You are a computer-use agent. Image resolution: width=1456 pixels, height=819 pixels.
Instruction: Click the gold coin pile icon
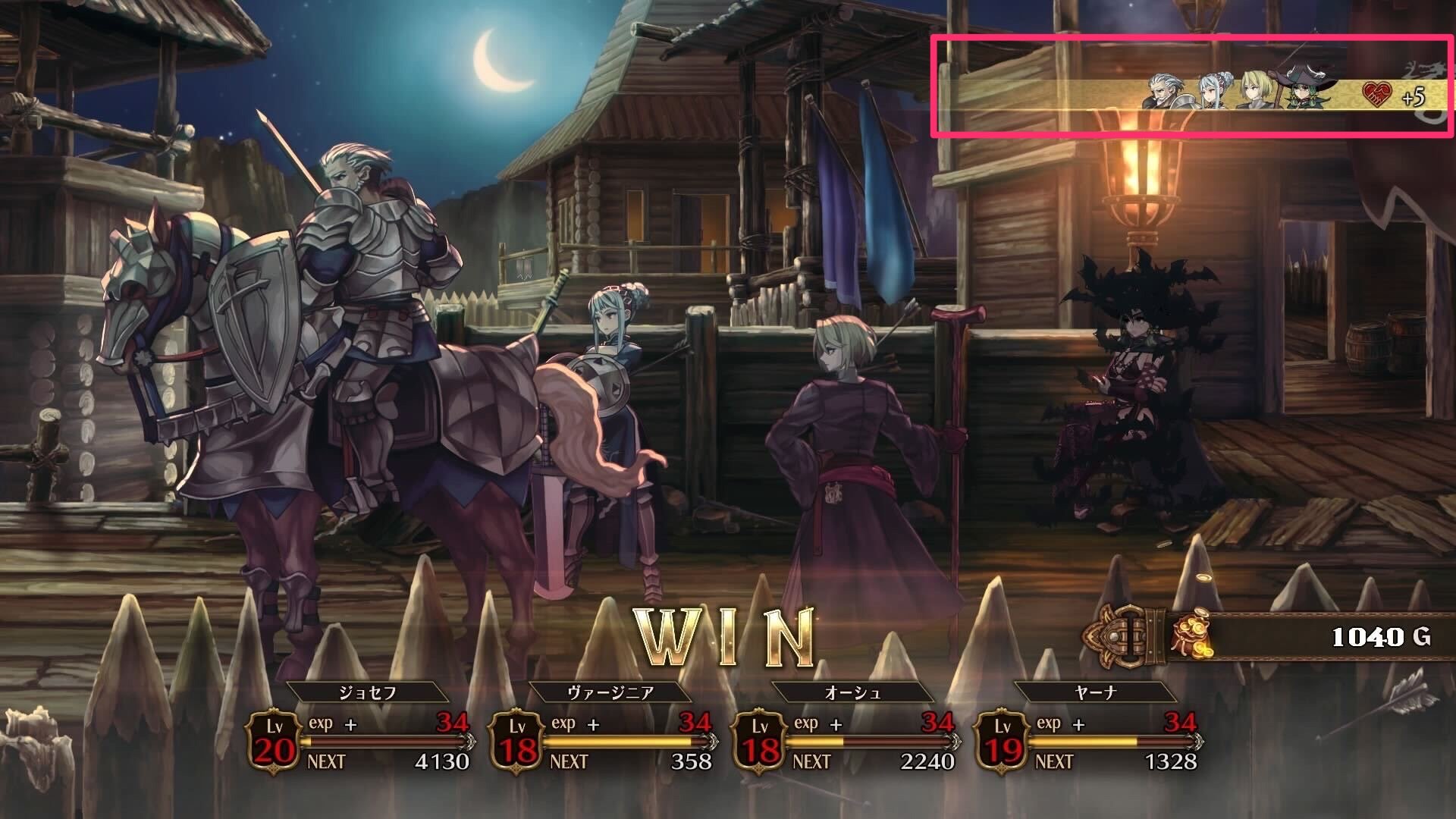click(x=1191, y=637)
